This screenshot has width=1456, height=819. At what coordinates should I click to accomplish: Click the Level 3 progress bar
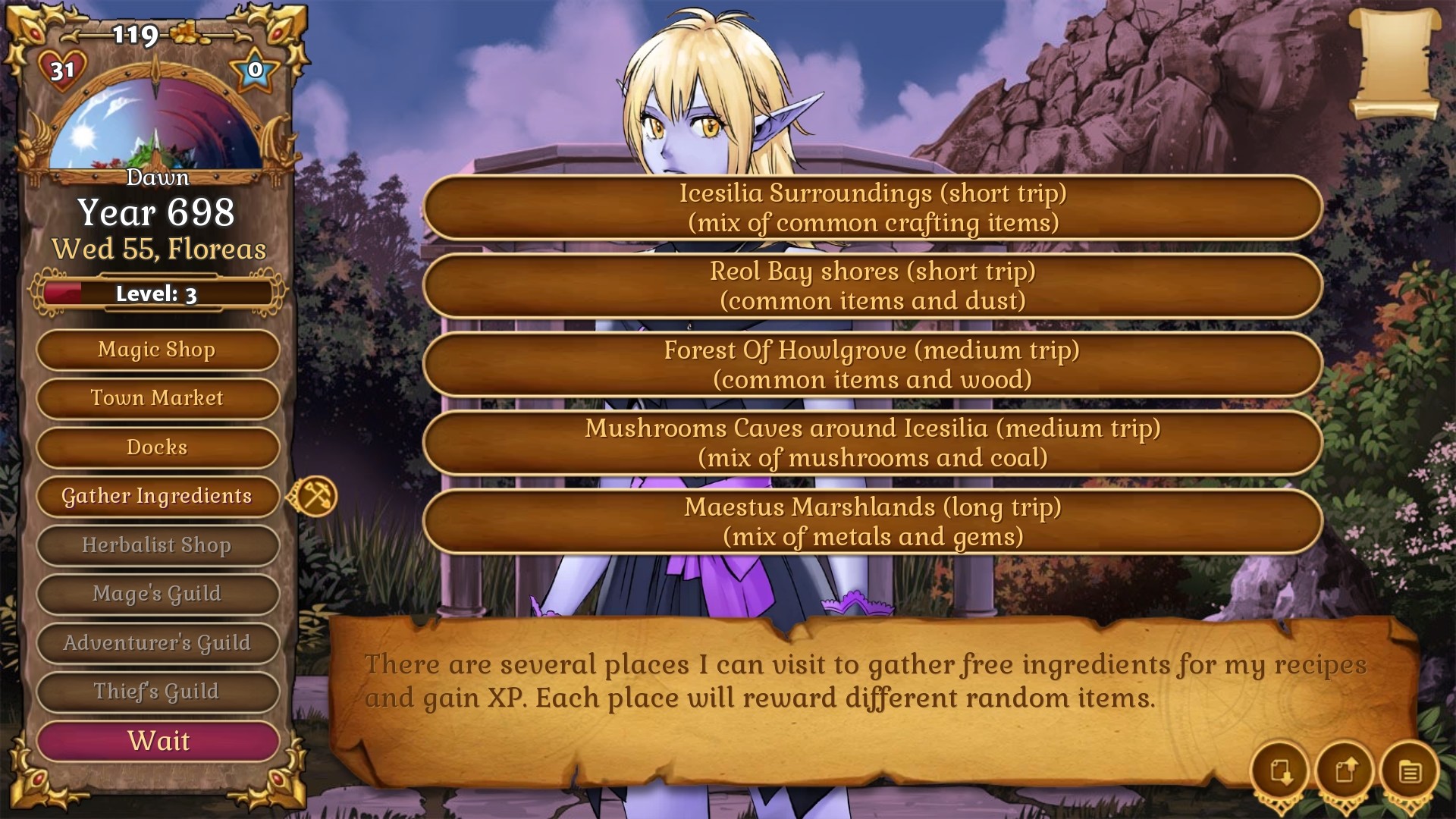pos(157,293)
